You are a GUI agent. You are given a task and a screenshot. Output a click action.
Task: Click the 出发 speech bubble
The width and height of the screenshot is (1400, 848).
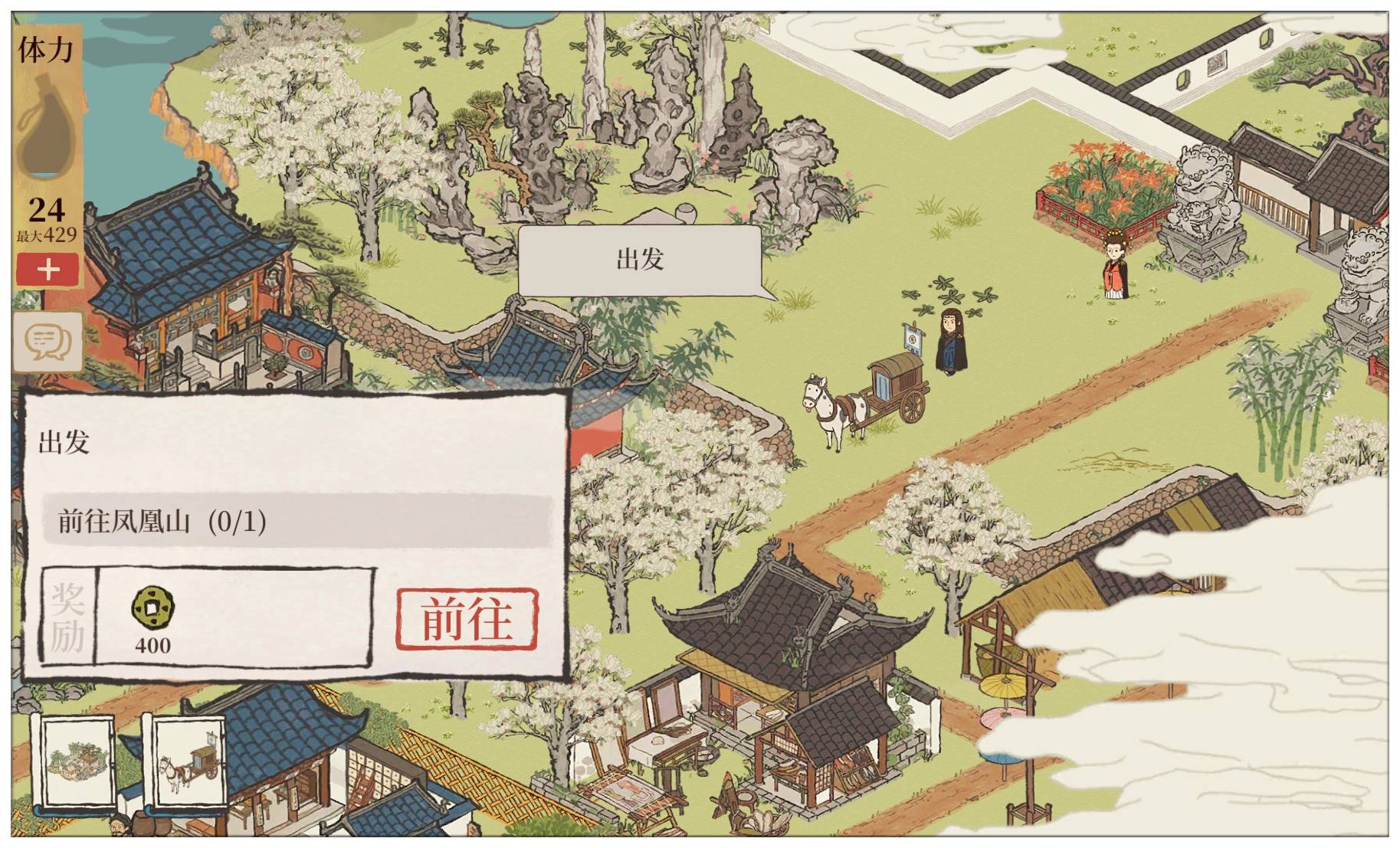pos(640,260)
